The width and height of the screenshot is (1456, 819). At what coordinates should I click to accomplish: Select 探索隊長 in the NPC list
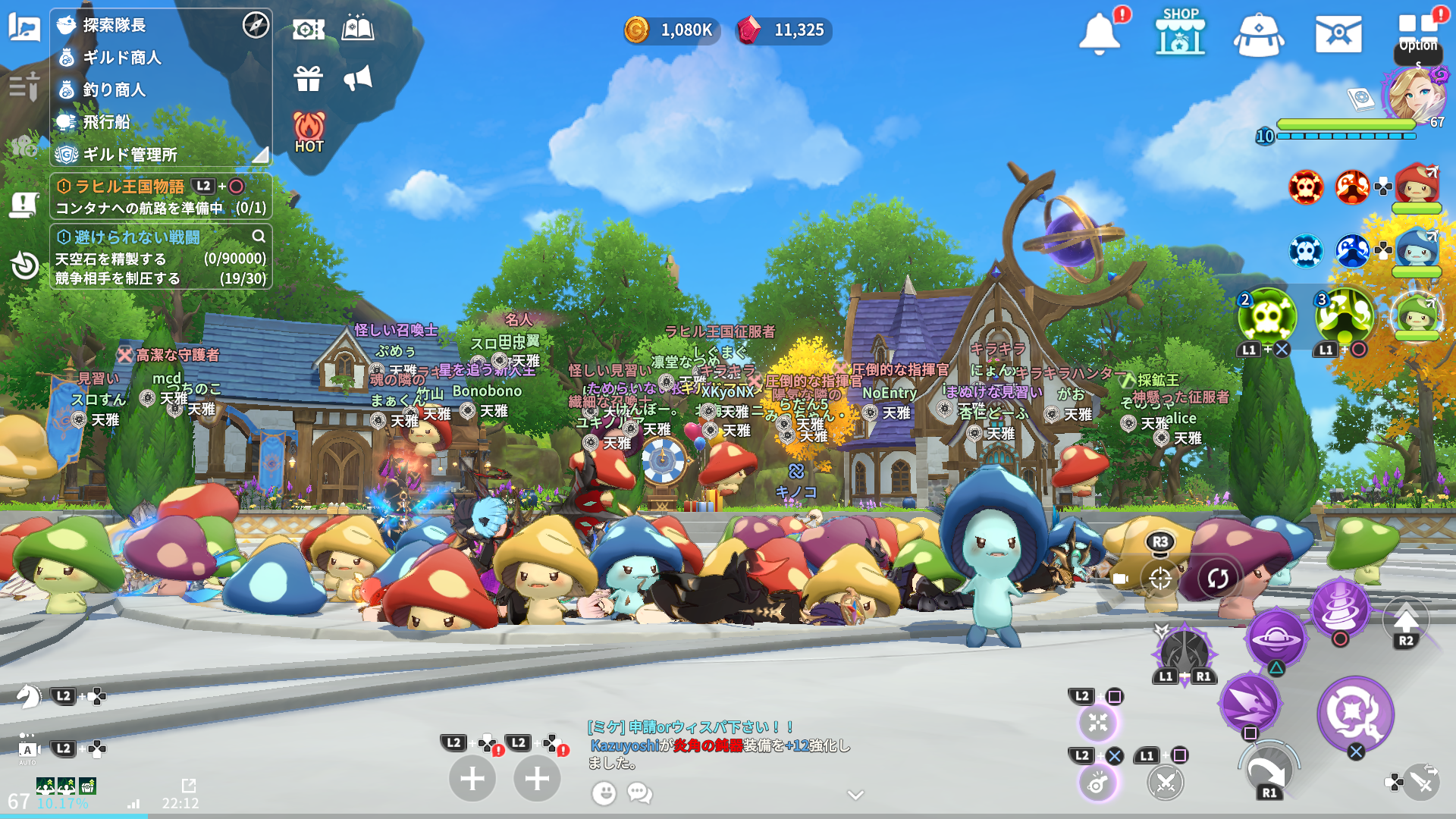(114, 25)
